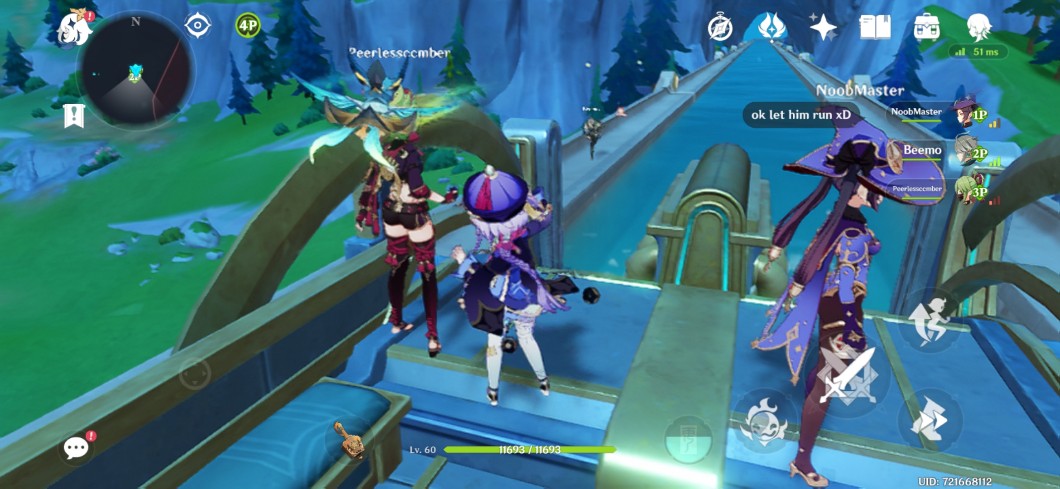Tap the jump button
This screenshot has height=489, width=1060.
929,318
